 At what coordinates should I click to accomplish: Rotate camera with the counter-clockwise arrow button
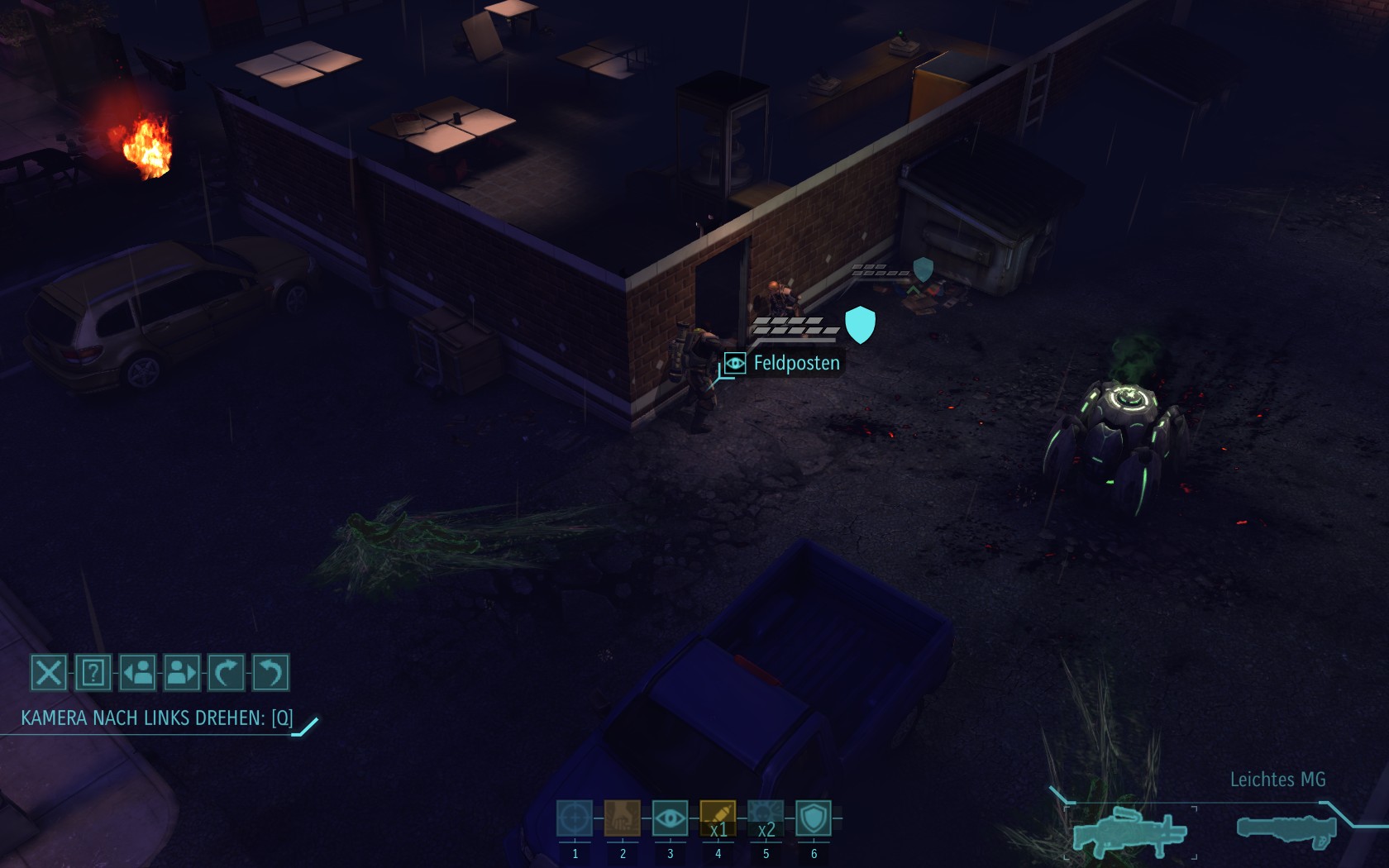coord(270,672)
